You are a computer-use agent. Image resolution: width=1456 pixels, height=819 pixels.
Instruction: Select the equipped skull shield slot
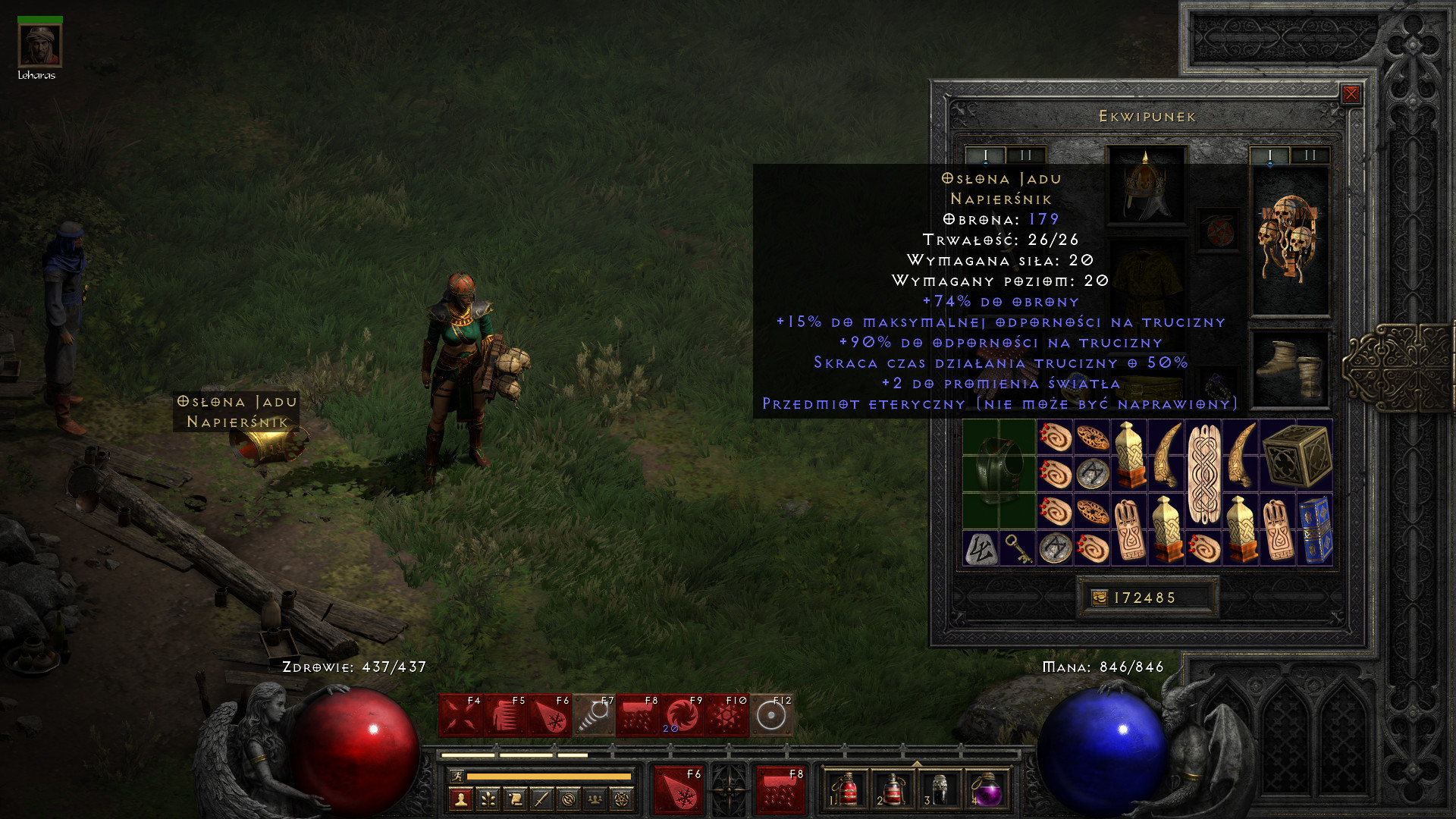[1289, 240]
